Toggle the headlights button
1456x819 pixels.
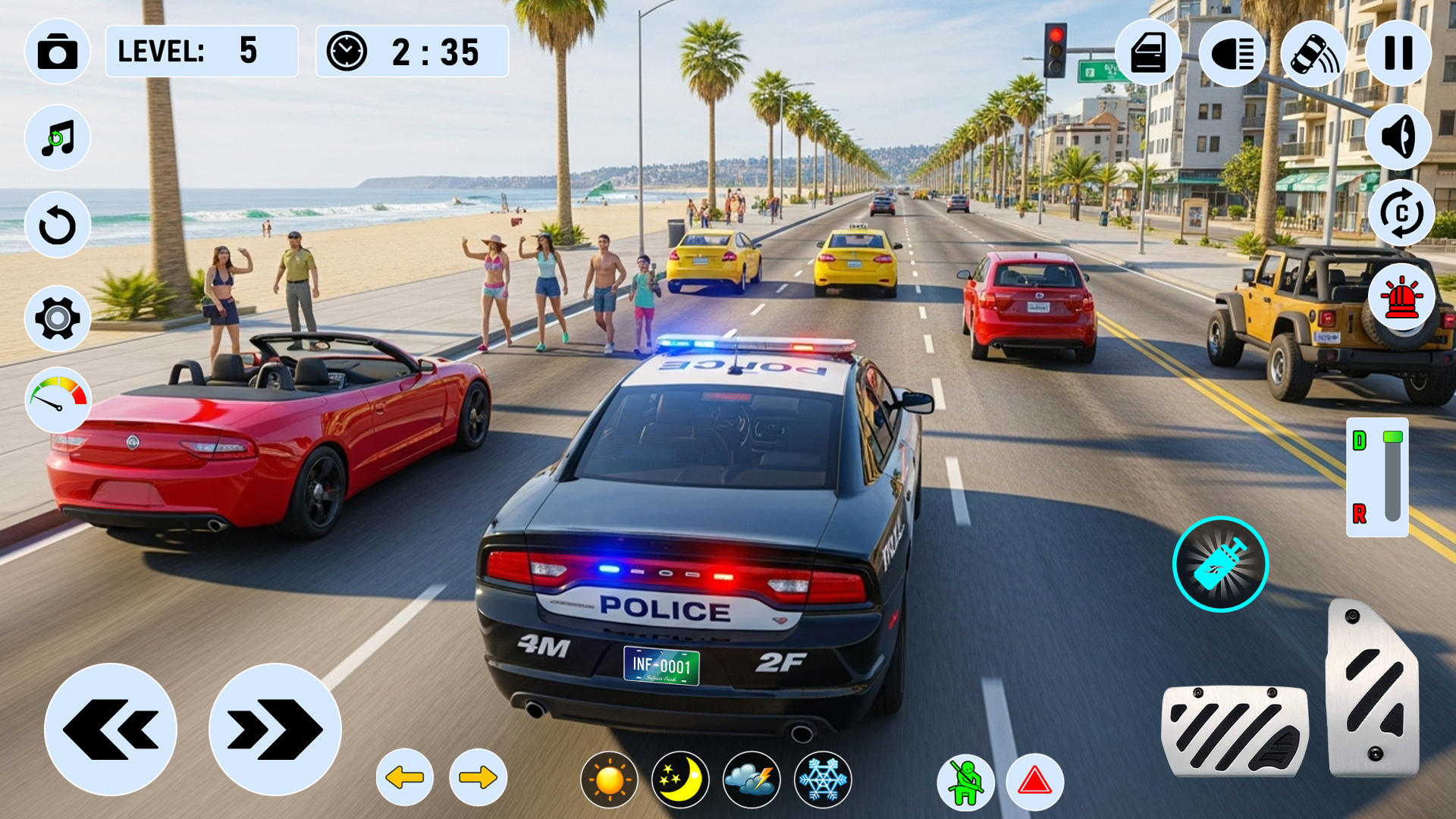1232,53
